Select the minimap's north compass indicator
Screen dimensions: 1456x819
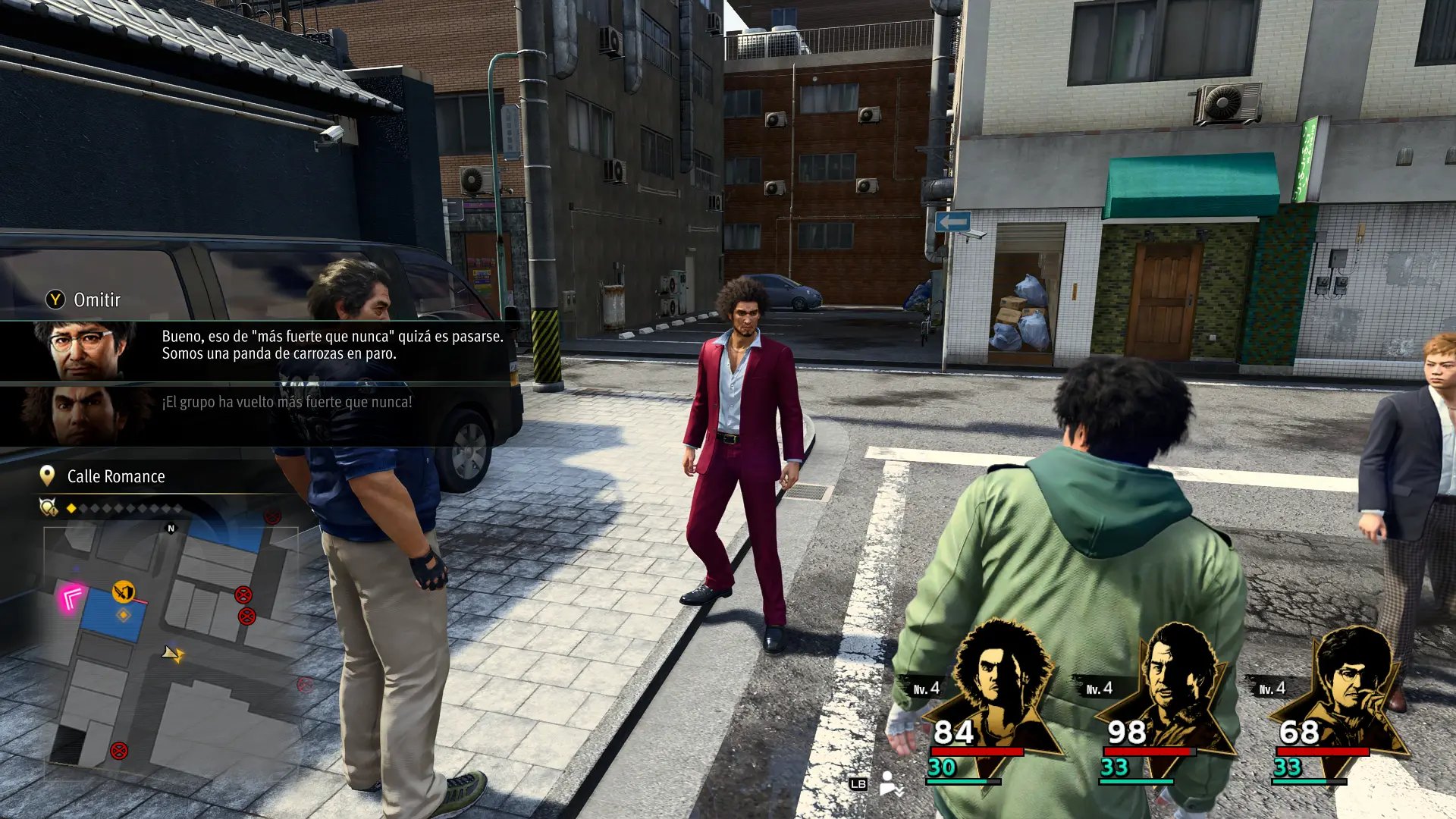pyautogui.click(x=171, y=529)
